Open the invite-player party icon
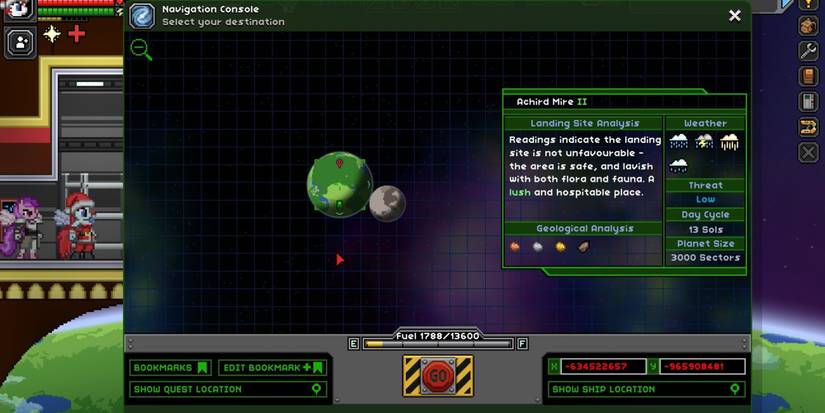The width and height of the screenshot is (825, 413). pyautogui.click(x=20, y=41)
